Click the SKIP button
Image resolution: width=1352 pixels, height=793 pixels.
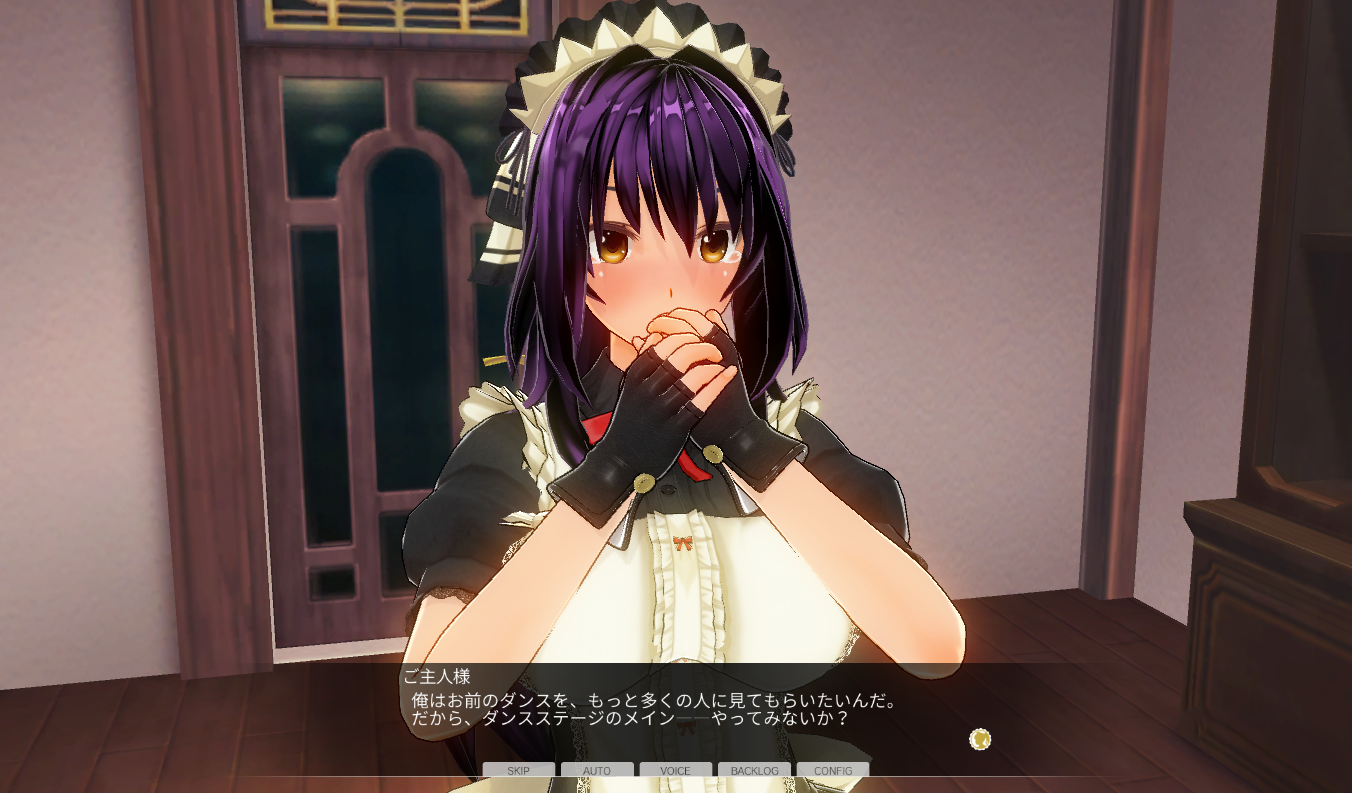(x=518, y=770)
